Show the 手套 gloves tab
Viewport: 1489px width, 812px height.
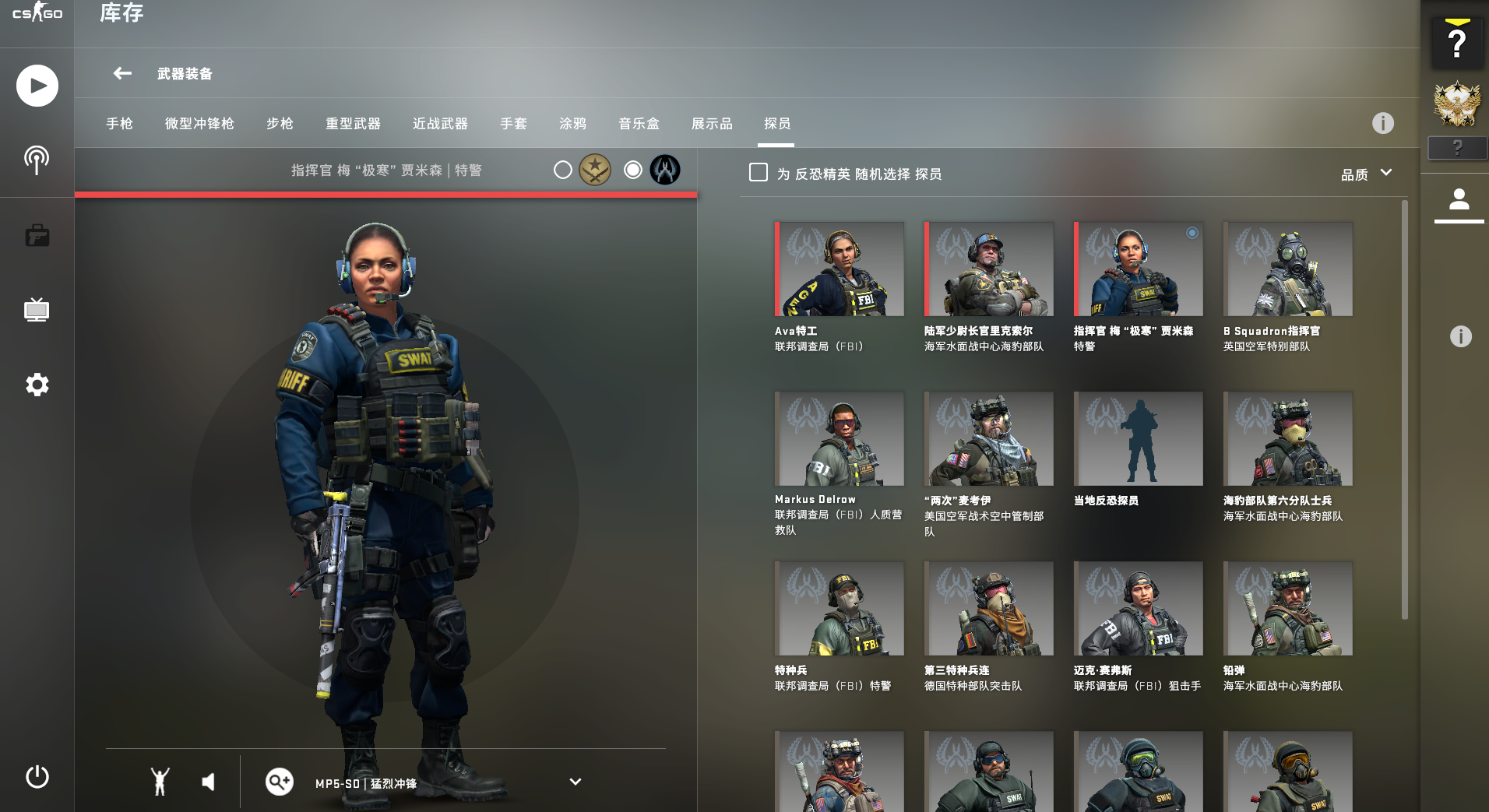(513, 124)
